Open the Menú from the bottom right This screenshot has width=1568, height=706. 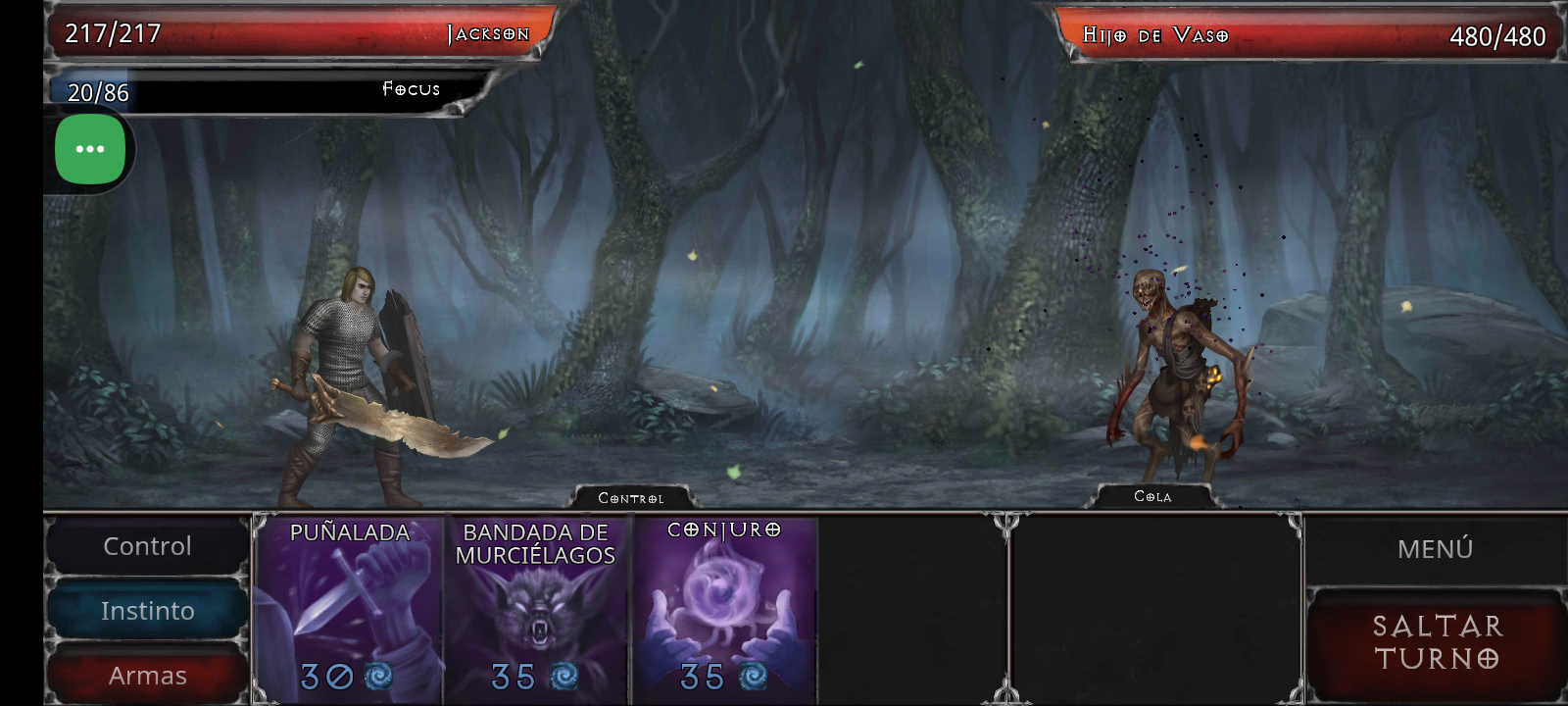tap(1435, 547)
